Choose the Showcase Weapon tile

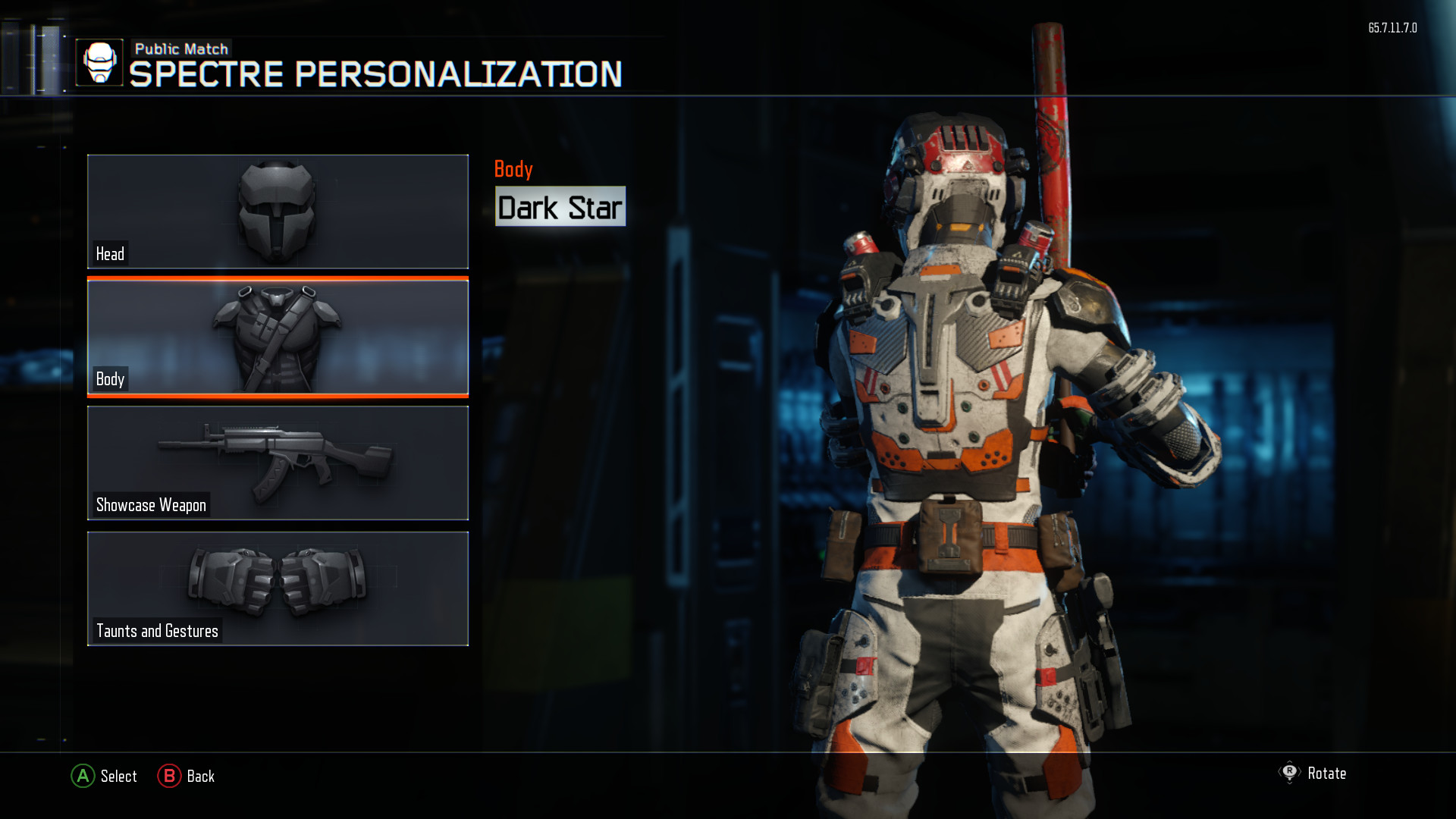point(278,463)
